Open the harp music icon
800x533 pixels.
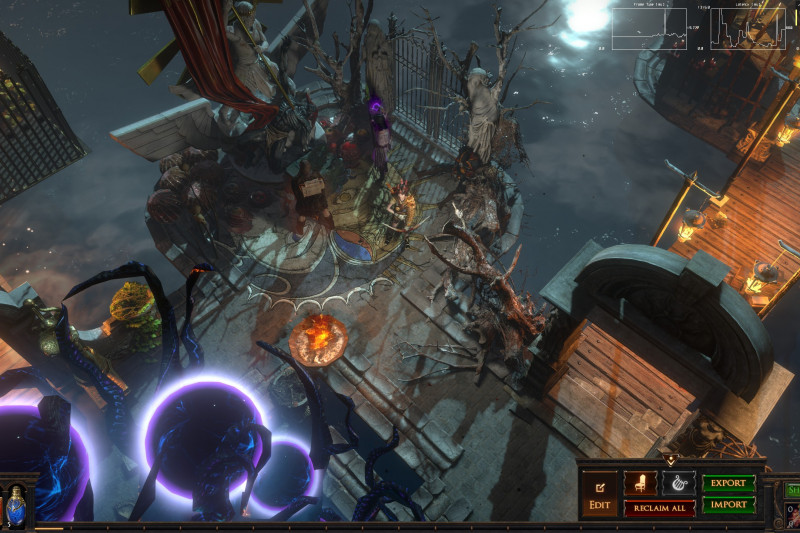[x=678, y=483]
